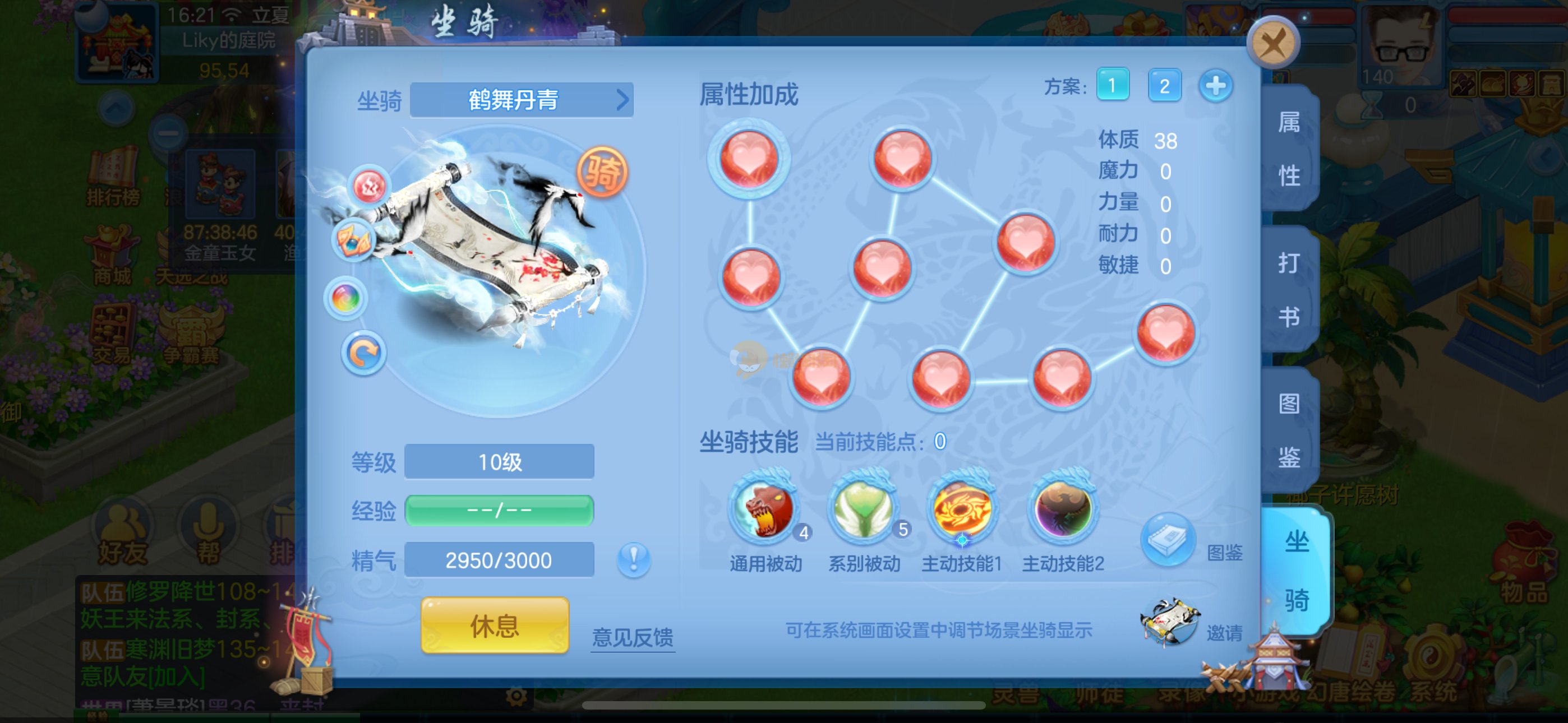The width and height of the screenshot is (1568, 723).
Task: Add a new scheme with the plus button
Action: [x=1215, y=86]
